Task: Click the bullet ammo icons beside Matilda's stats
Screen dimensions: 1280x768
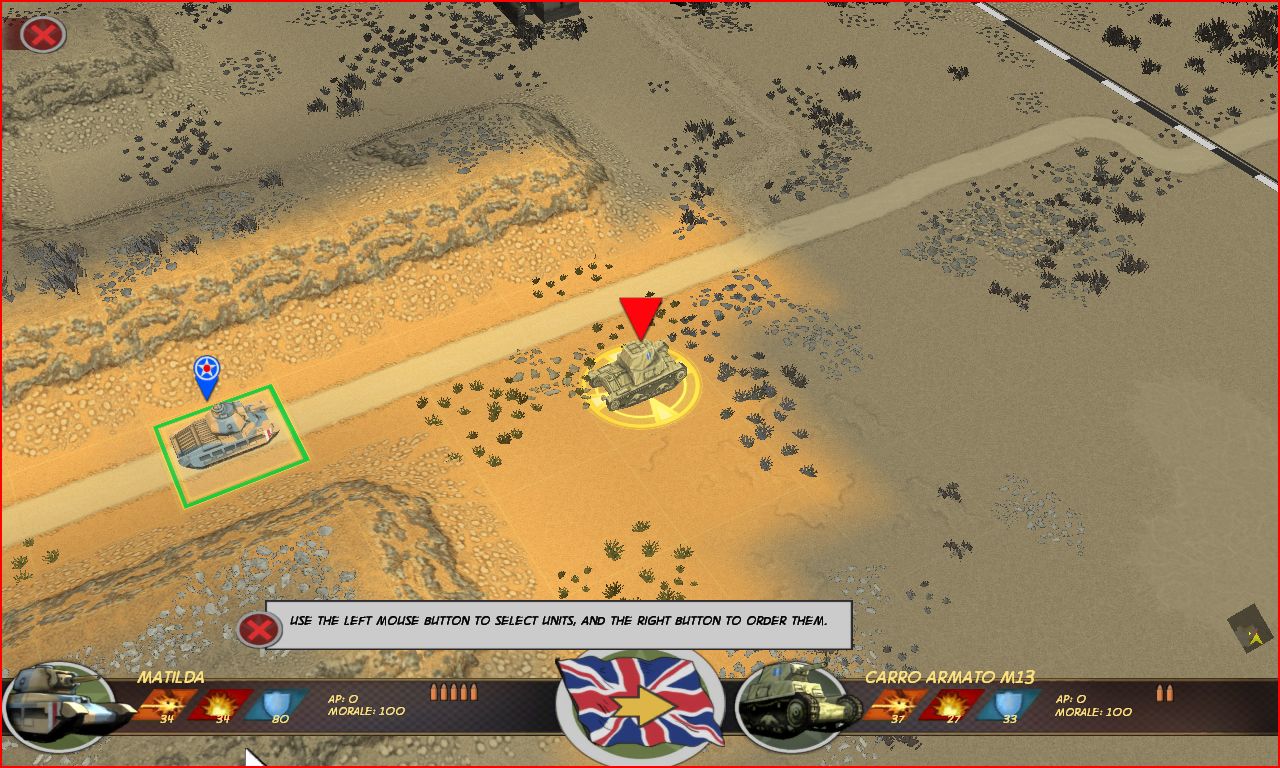Action: click(x=454, y=690)
